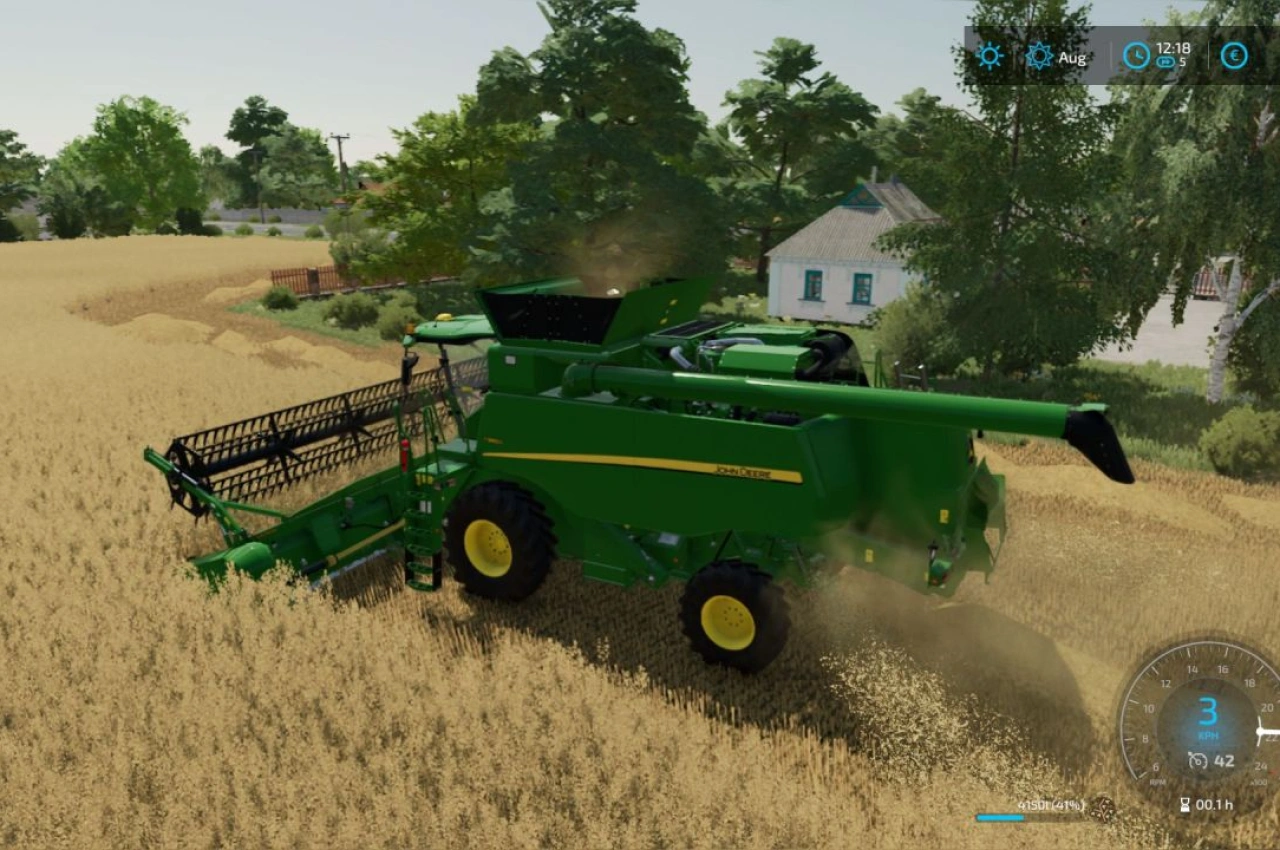This screenshot has height=850, width=1280.
Task: Expand the day counter showing 5
Action: [x=1181, y=62]
